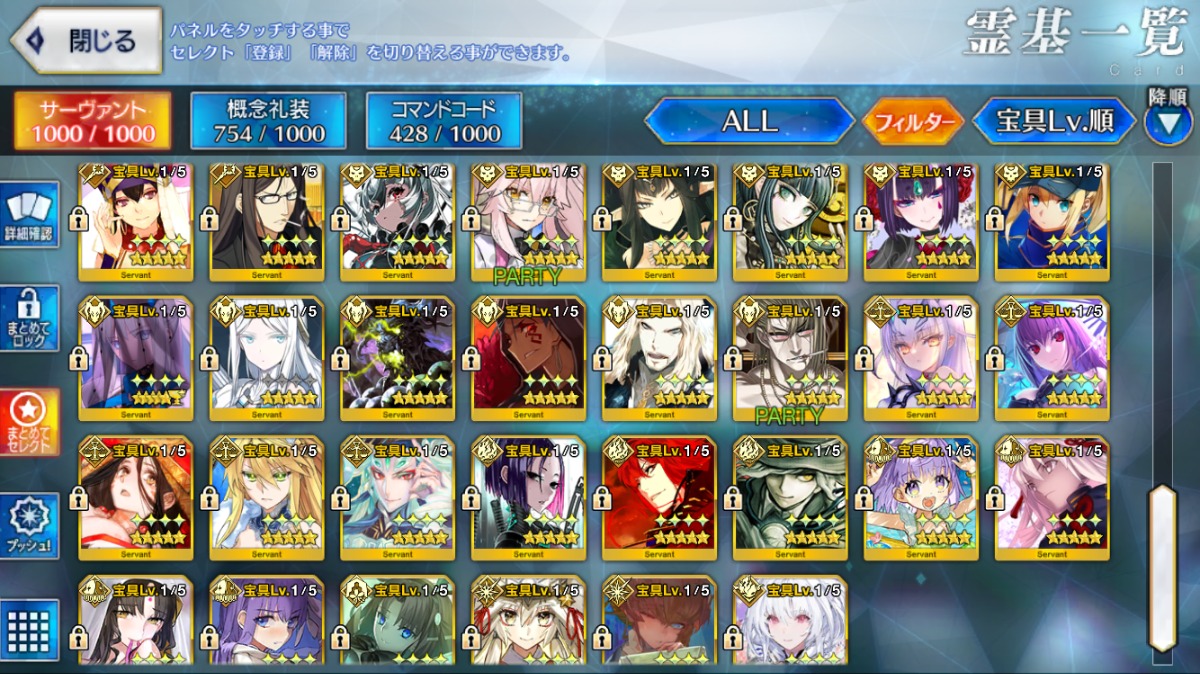1200x674 pixels.
Task: Select the purple-haired servant in water scene
Action: pyautogui.click(x=921, y=495)
